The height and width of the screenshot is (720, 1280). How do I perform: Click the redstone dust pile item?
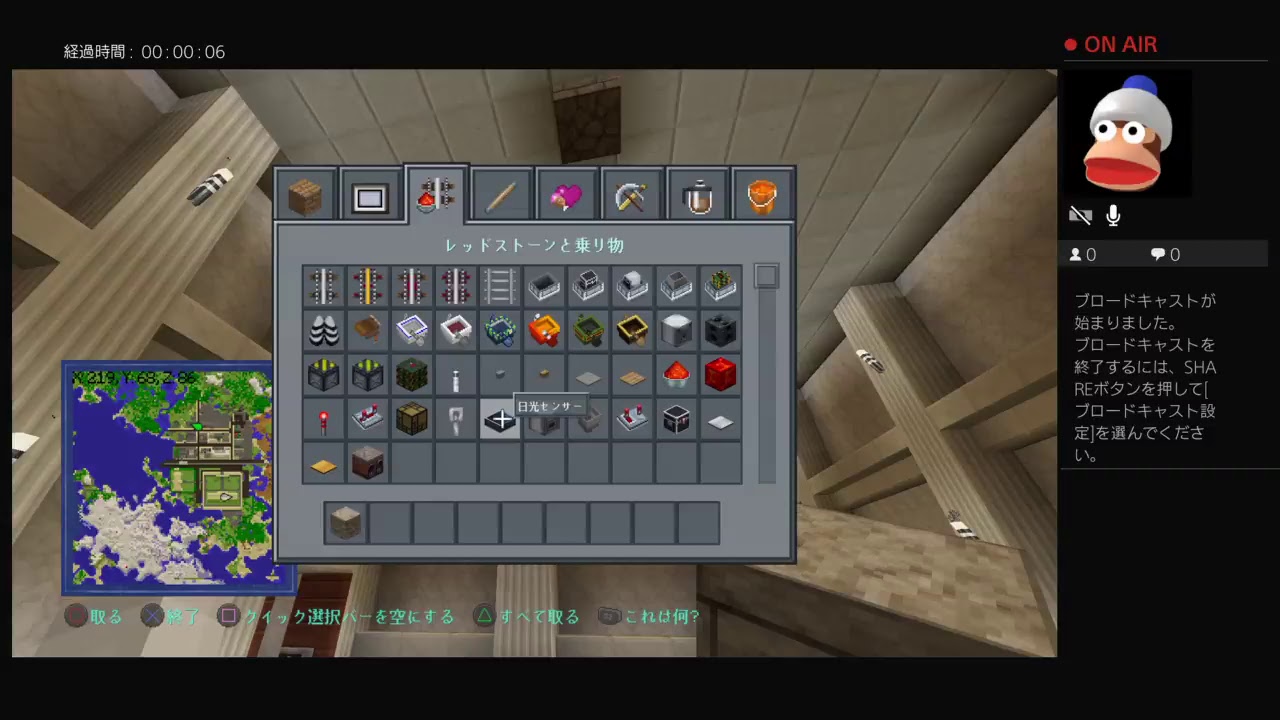pyautogui.click(x=676, y=375)
